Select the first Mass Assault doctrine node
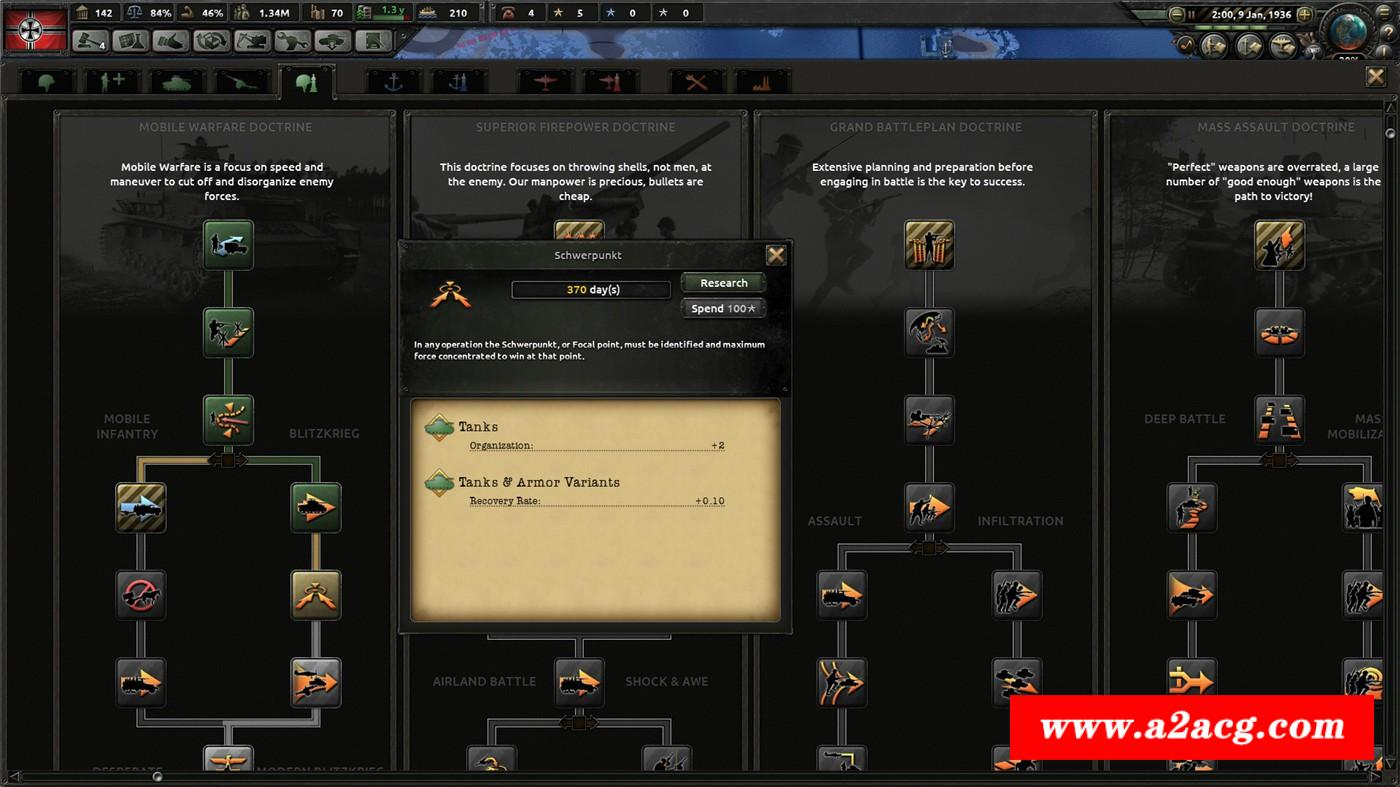 1280,245
